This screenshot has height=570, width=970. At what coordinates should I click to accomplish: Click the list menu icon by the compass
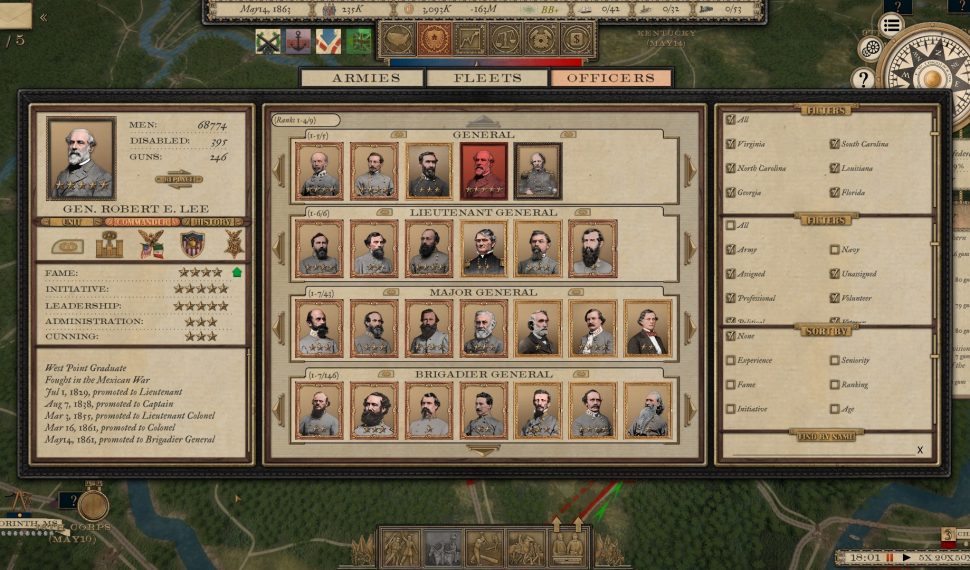[x=892, y=25]
